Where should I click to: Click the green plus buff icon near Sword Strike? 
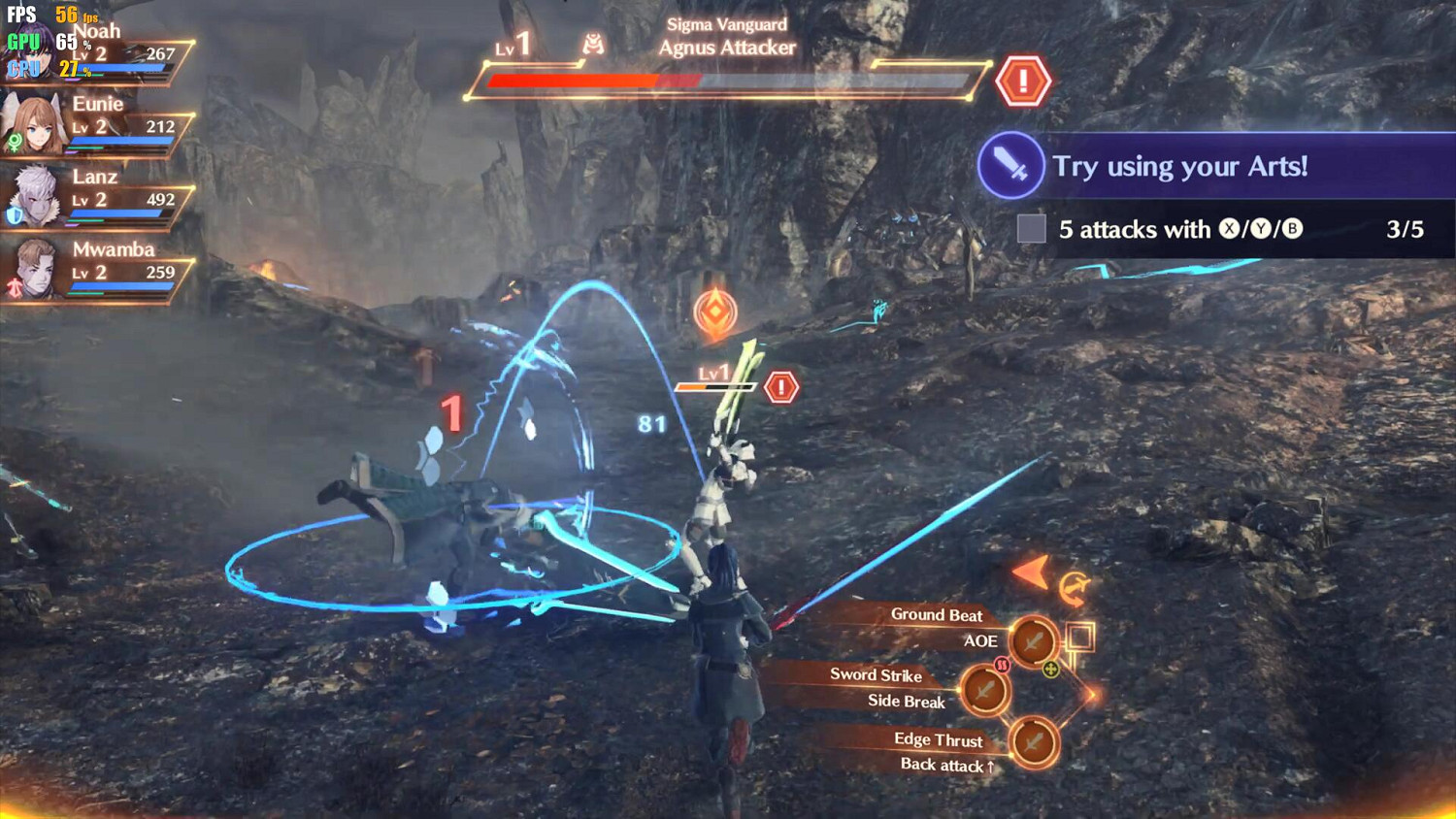(1050, 671)
